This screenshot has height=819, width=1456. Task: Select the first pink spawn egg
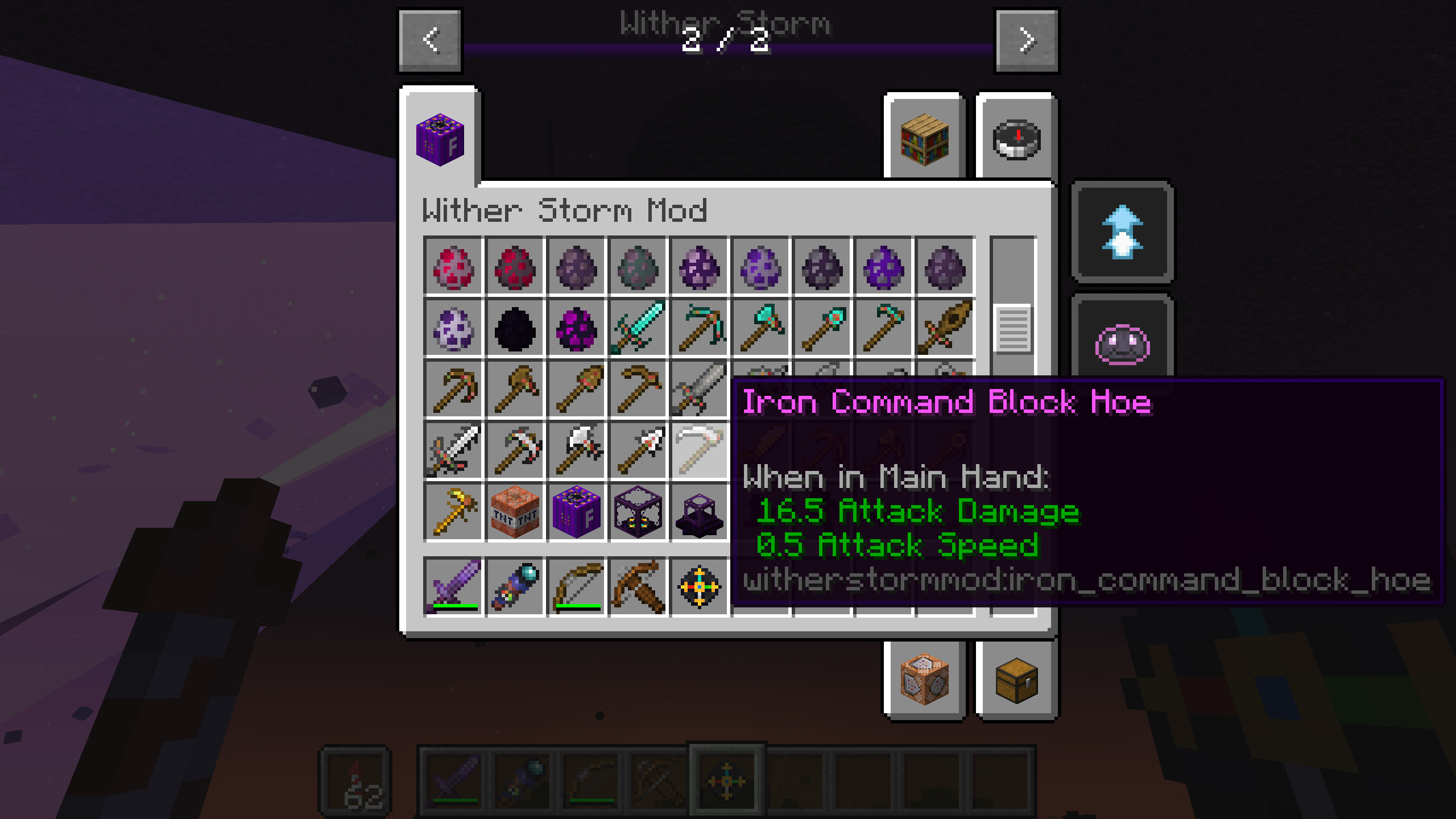[453, 267]
